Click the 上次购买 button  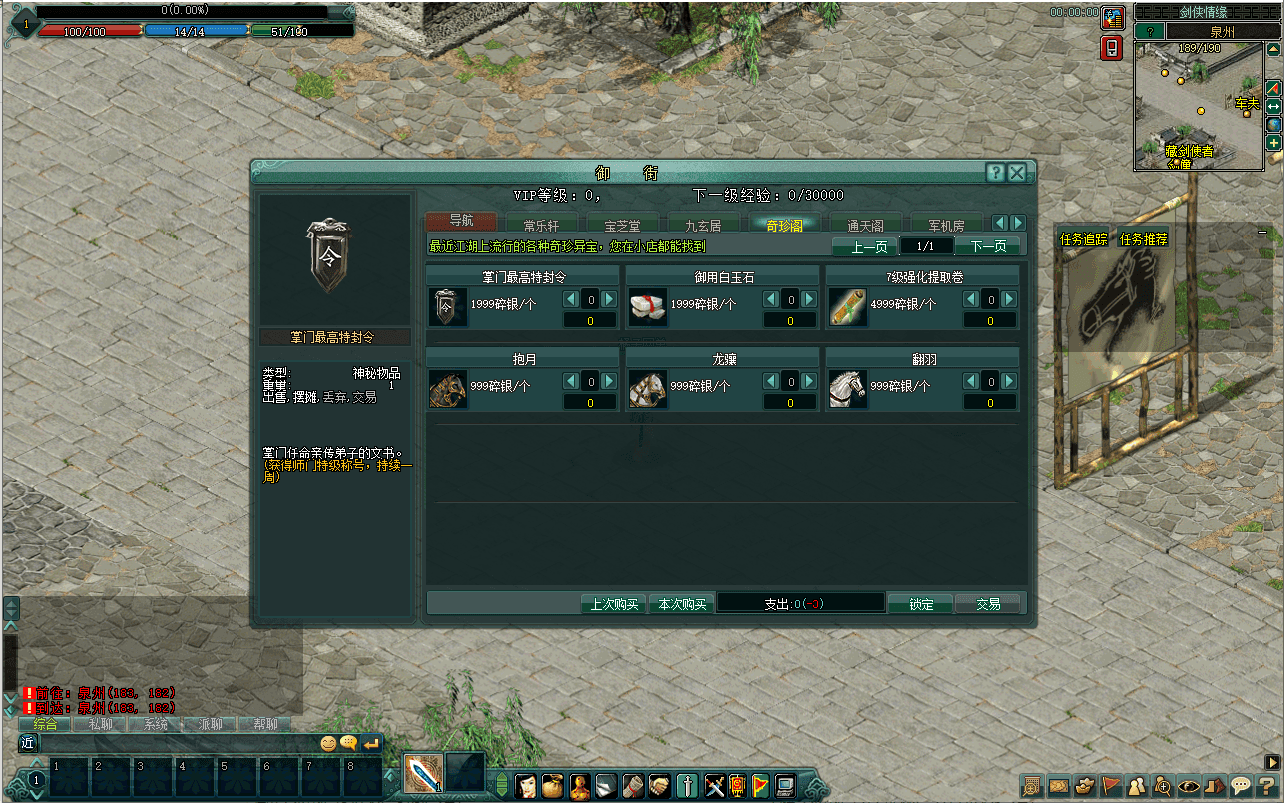click(x=614, y=604)
